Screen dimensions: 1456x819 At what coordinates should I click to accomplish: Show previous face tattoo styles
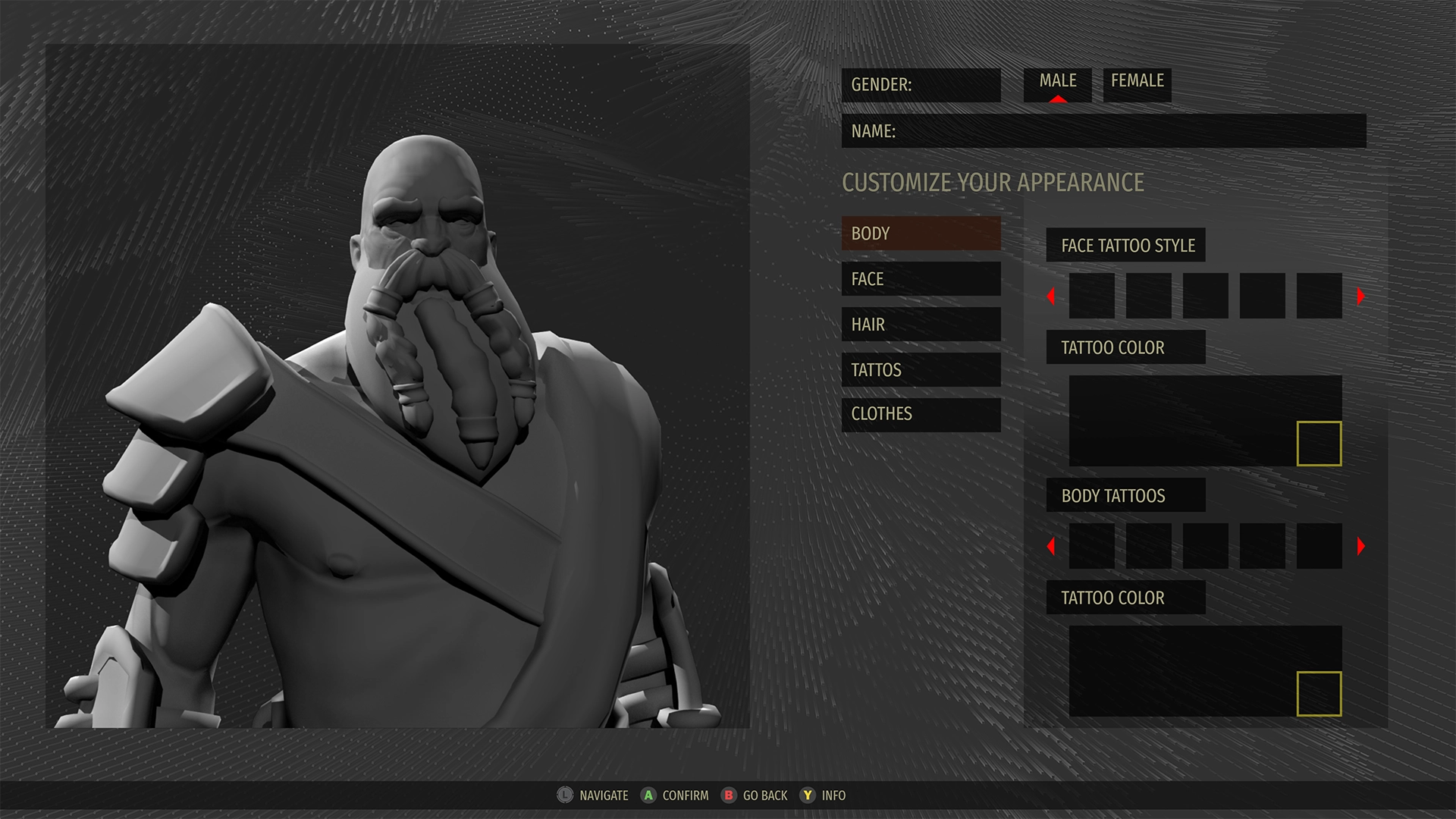[x=1051, y=296]
